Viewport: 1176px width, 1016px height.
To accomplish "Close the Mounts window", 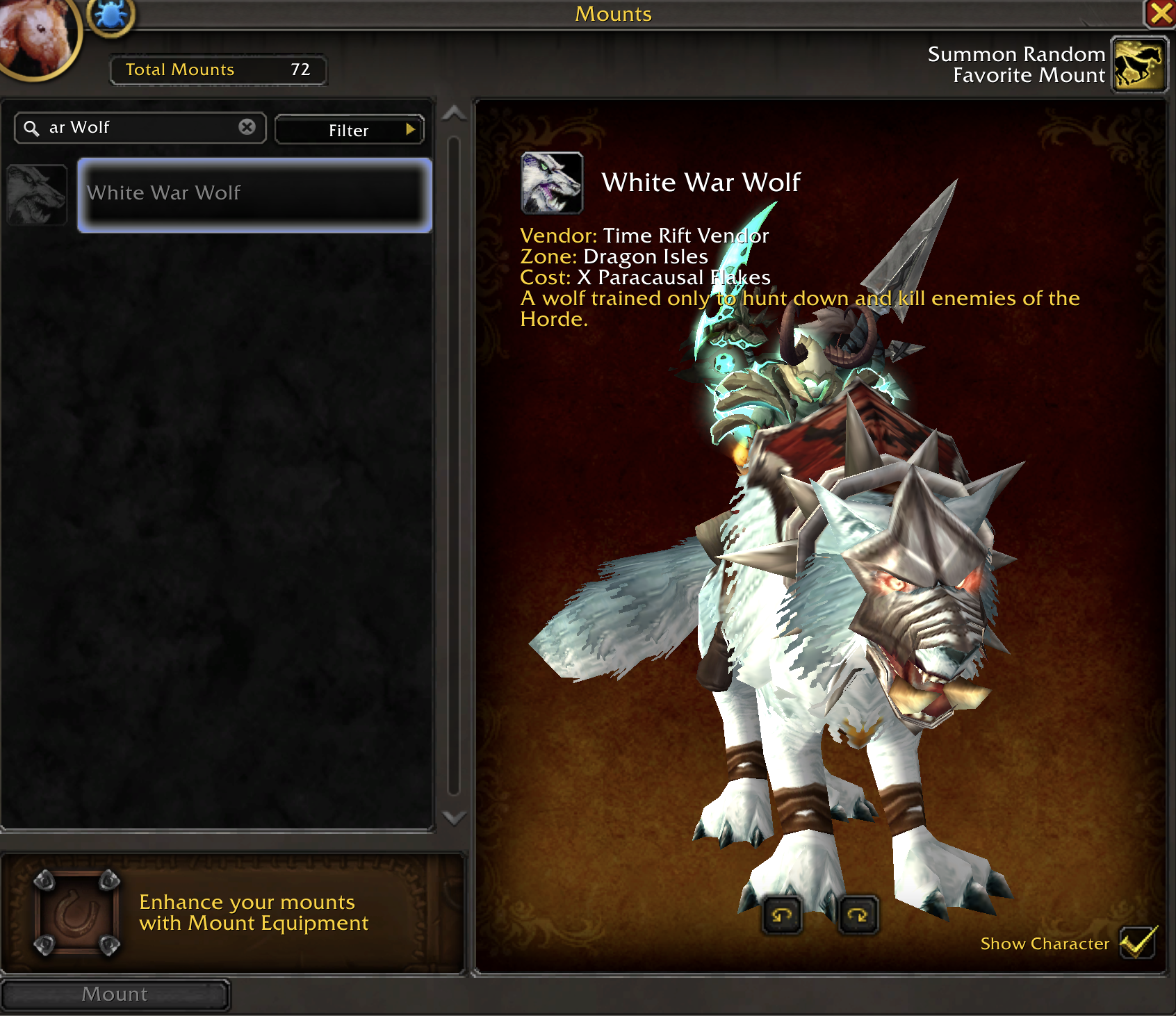I will click(1160, 13).
